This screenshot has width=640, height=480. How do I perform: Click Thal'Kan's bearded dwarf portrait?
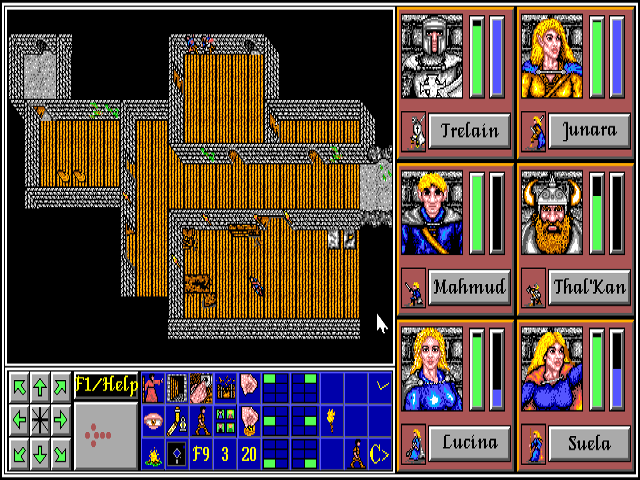[x=554, y=212]
